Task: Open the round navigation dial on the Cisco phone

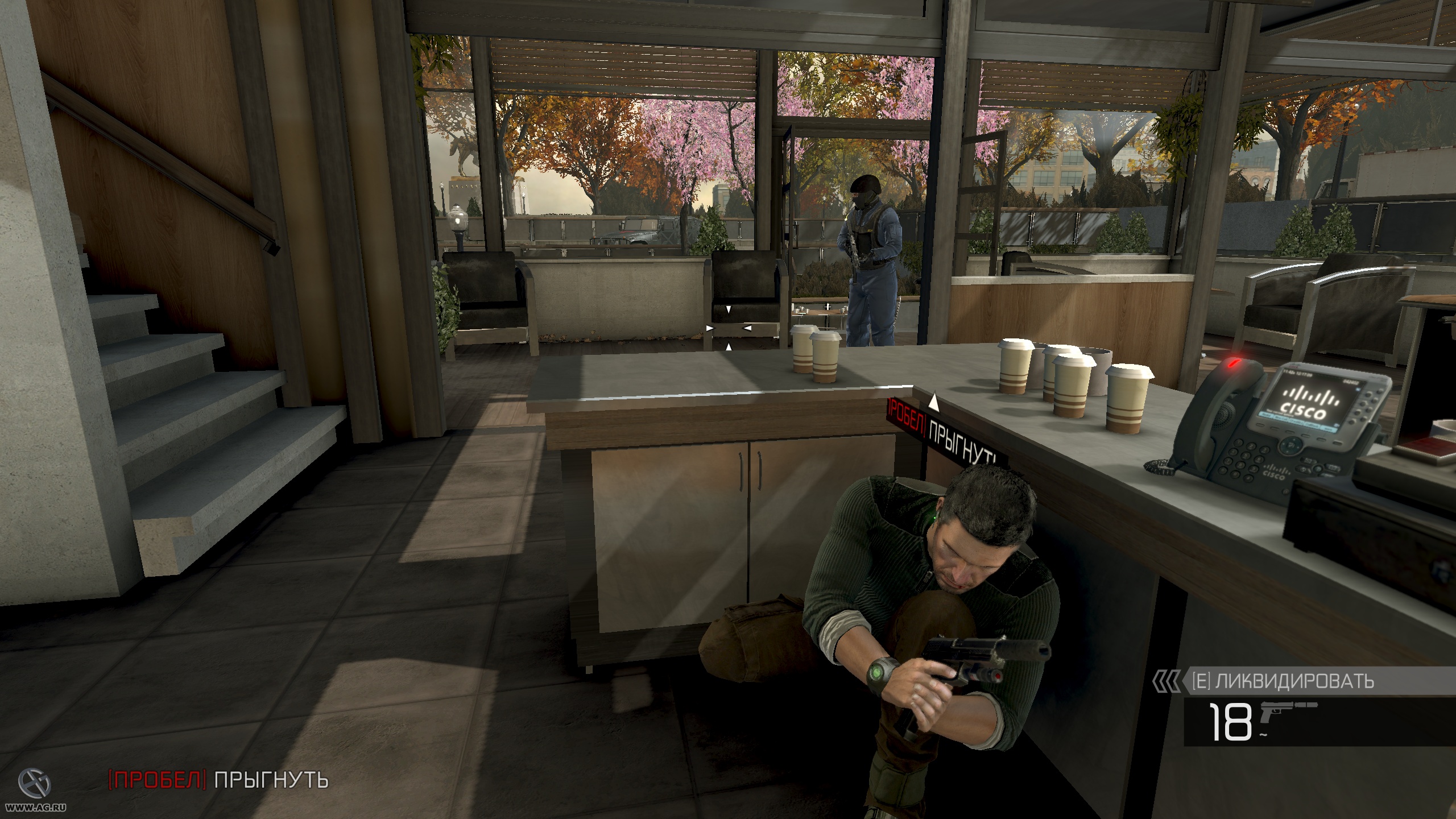Action: (1290, 446)
